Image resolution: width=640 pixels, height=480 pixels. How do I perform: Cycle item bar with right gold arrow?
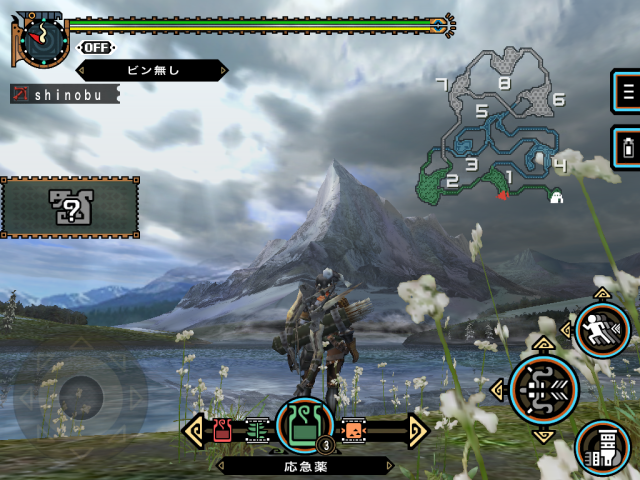pos(417,430)
